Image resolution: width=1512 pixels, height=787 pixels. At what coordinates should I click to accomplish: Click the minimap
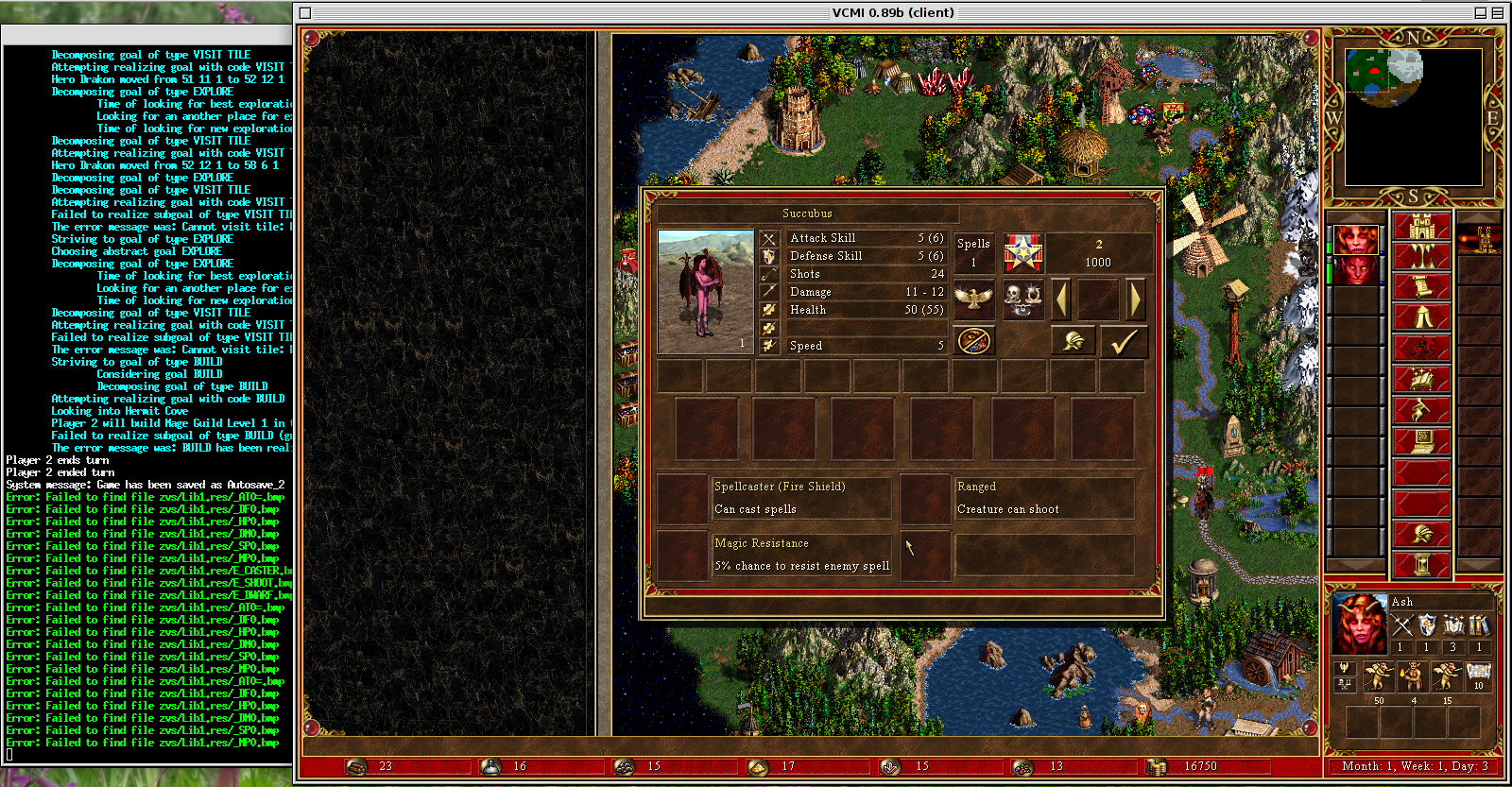pyautogui.click(x=1414, y=115)
